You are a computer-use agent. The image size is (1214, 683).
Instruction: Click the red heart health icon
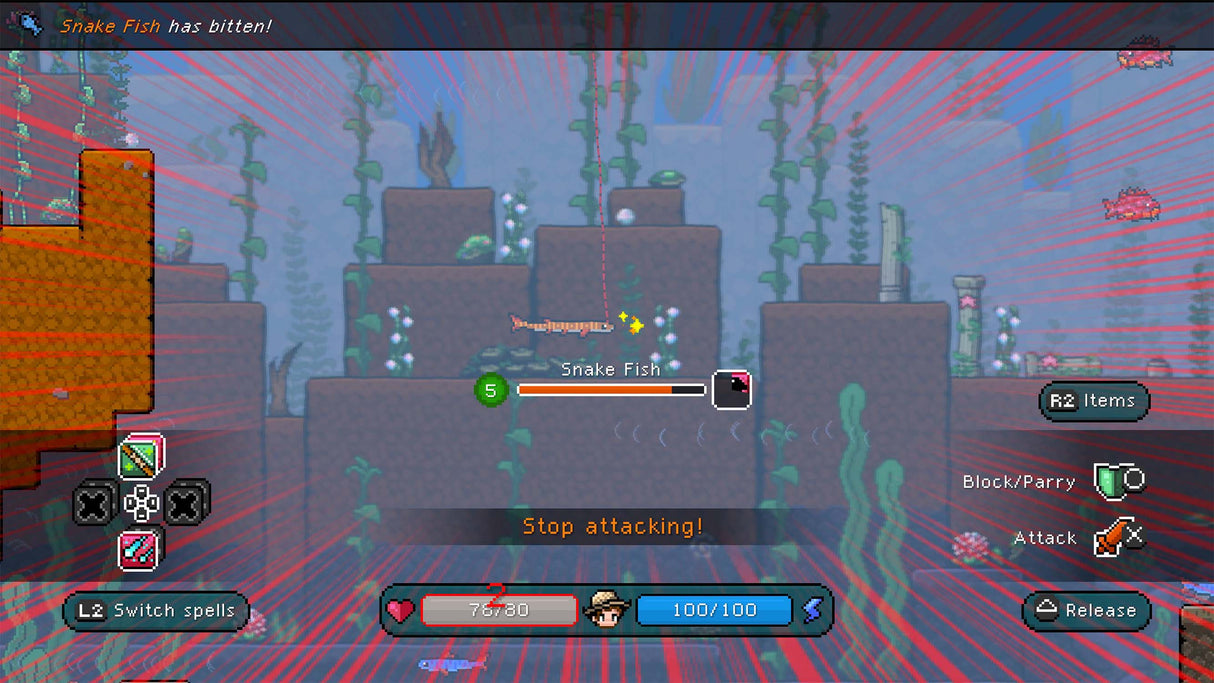pos(400,611)
